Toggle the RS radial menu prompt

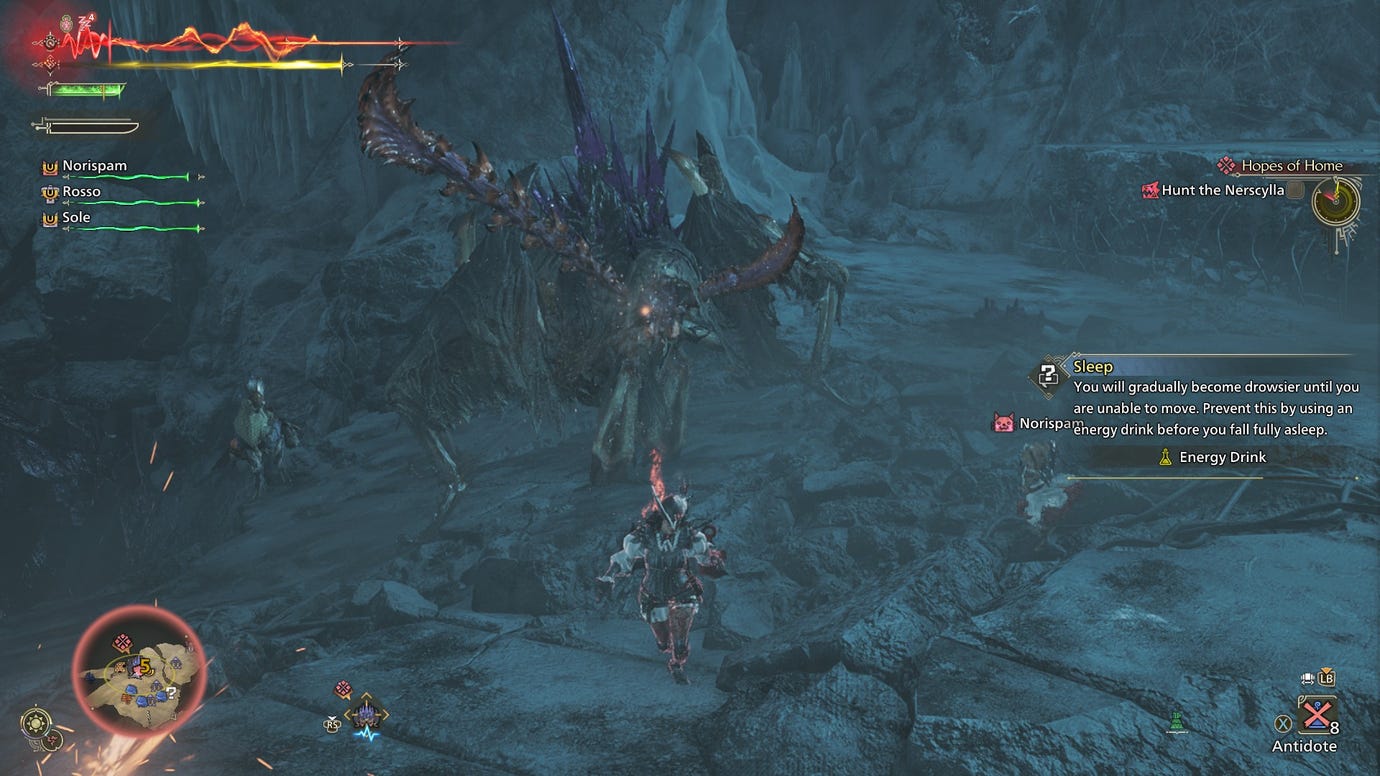click(331, 725)
